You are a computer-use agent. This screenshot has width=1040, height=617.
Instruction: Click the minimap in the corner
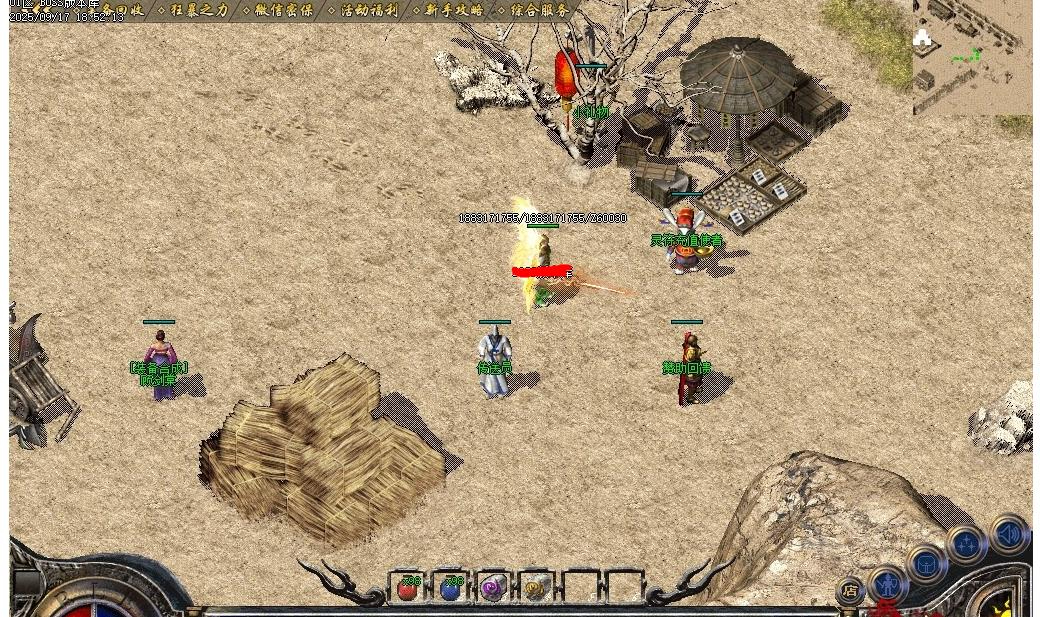(971, 57)
